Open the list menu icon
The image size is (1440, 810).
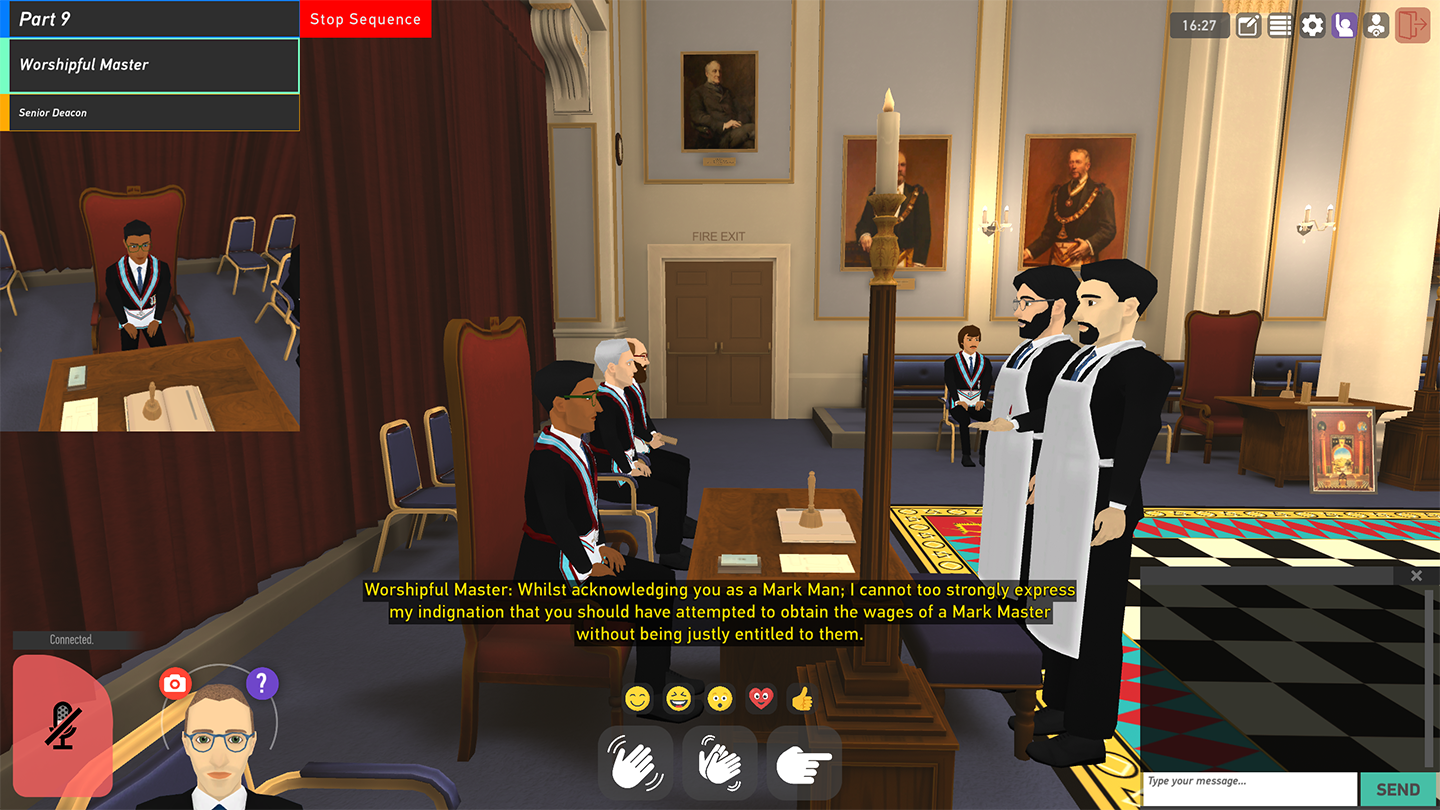click(1280, 26)
